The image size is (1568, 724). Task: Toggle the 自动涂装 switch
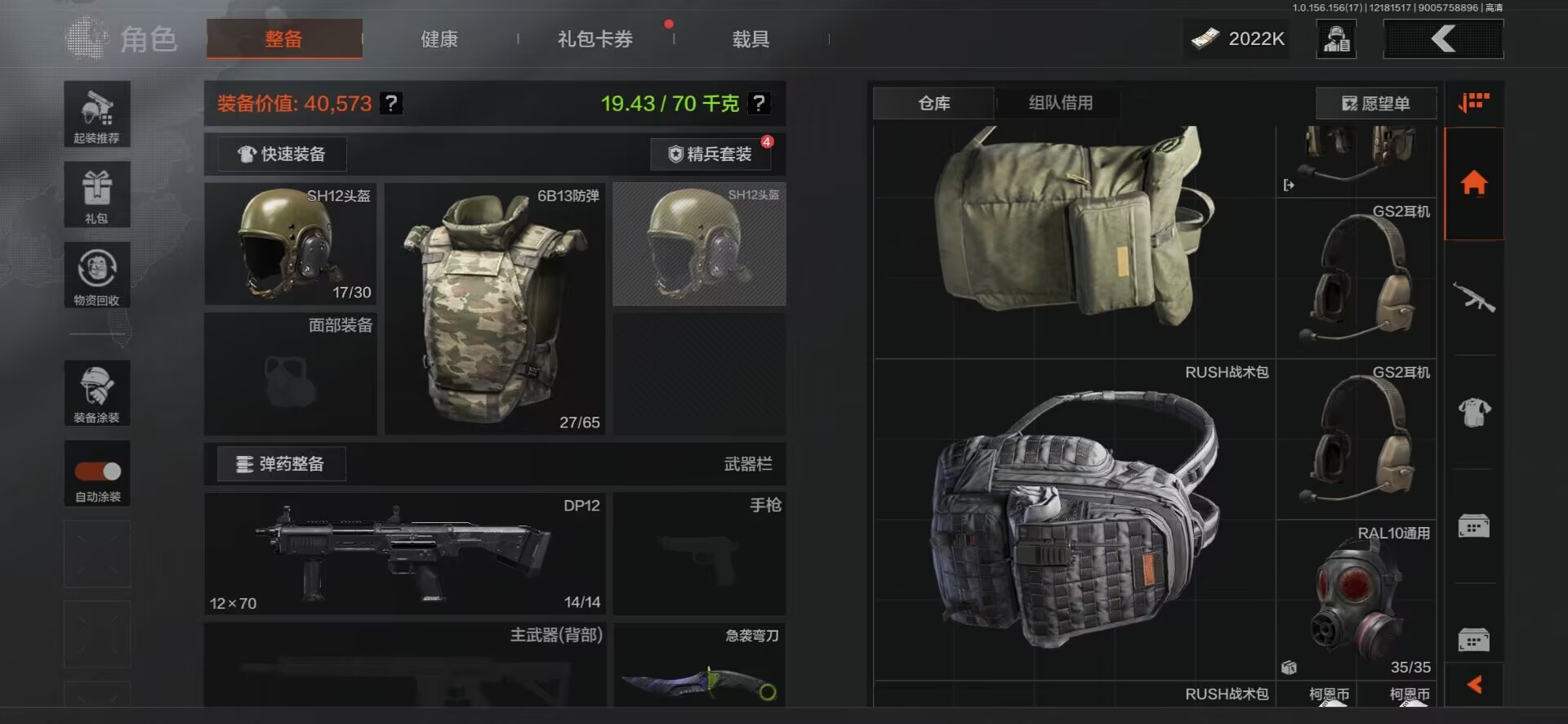coord(98,471)
